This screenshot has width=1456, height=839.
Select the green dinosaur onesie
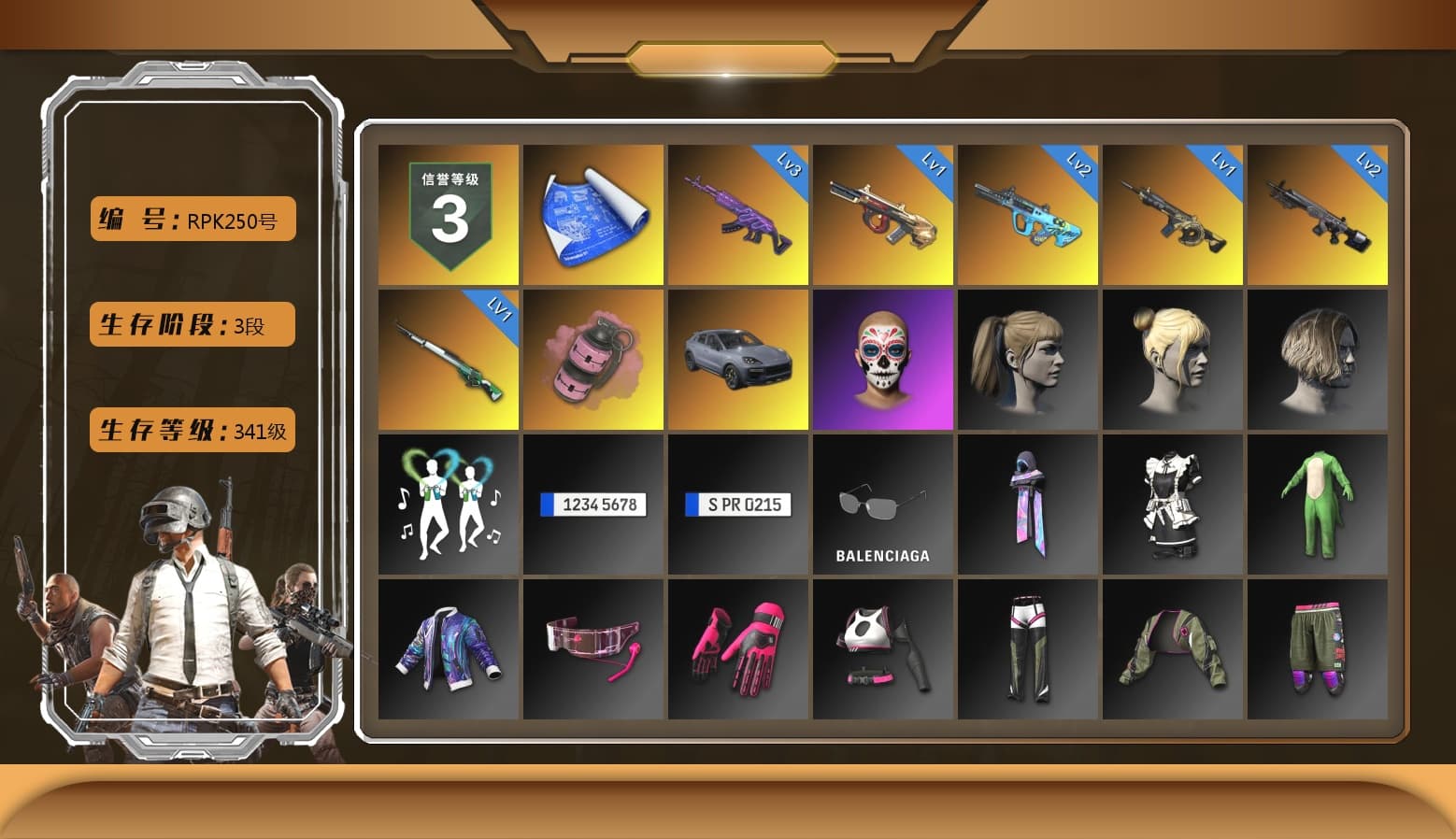click(1318, 505)
